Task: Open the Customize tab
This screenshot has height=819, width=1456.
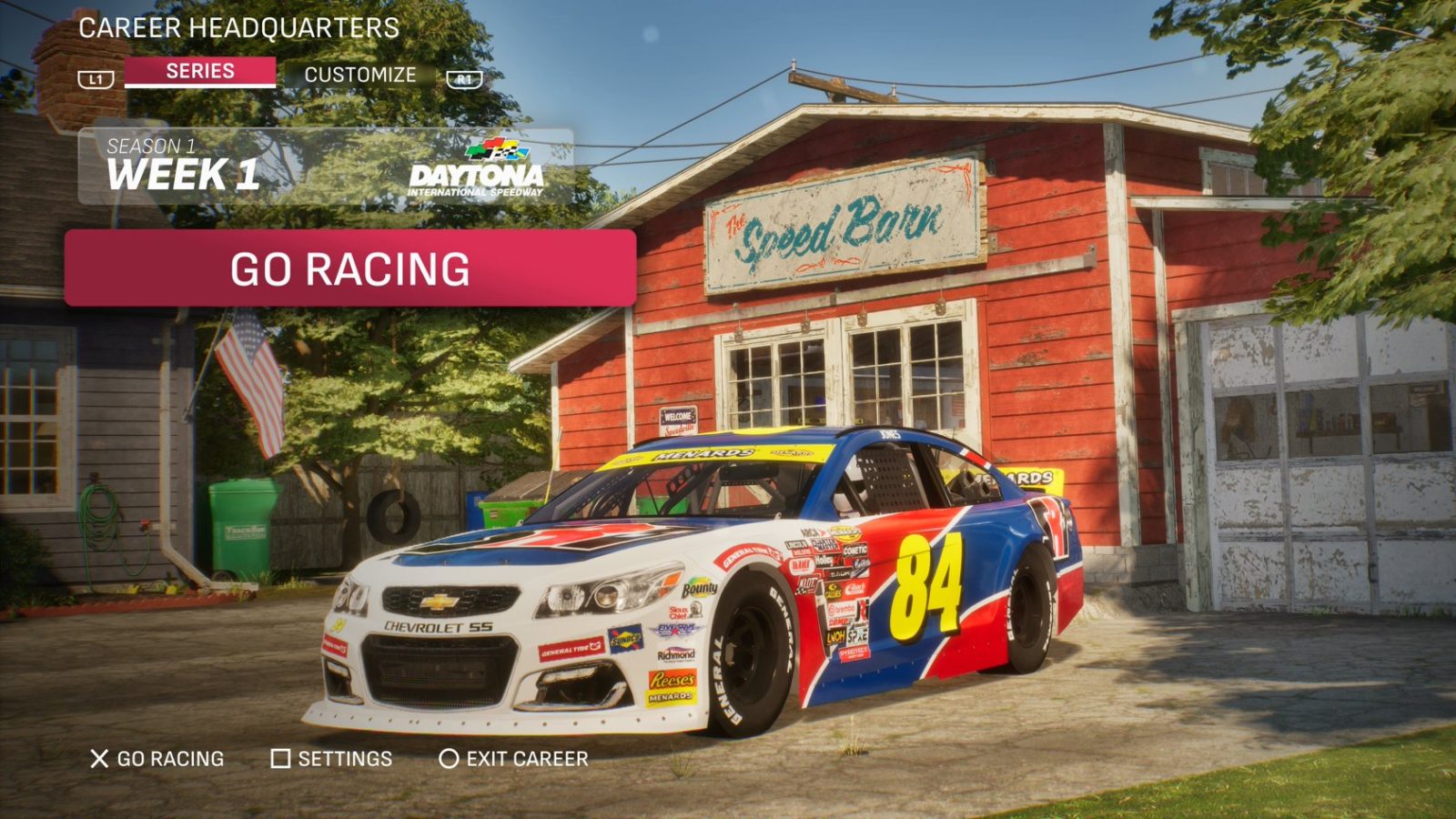Action: [359, 75]
